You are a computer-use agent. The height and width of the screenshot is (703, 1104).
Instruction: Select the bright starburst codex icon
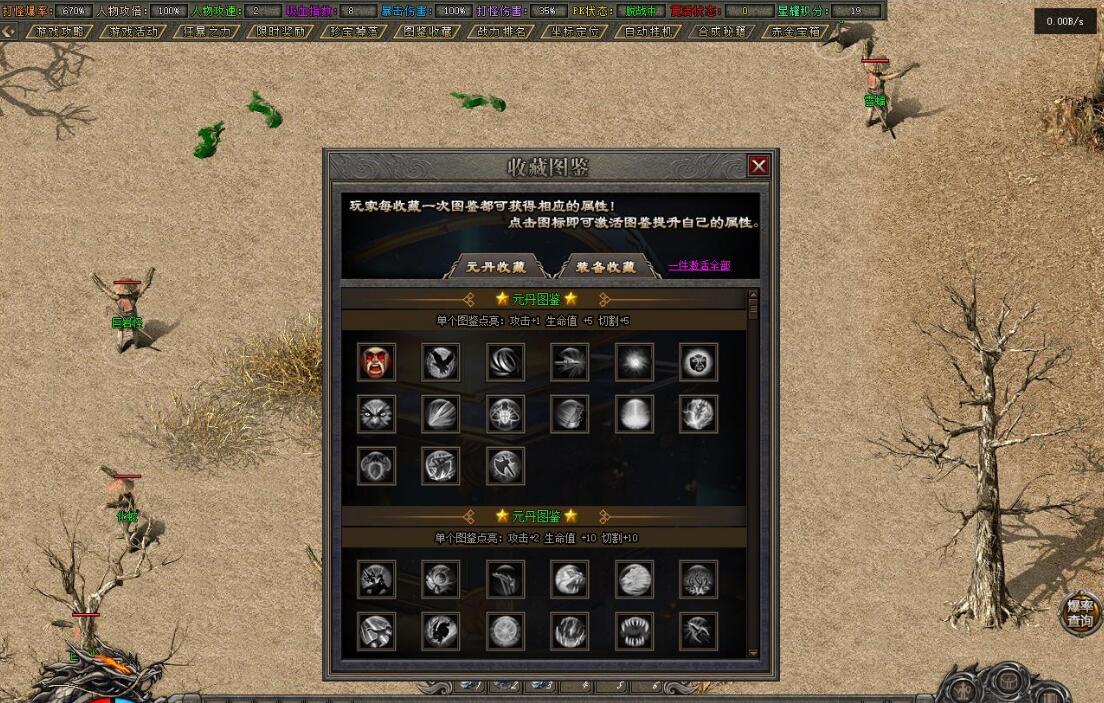635,362
